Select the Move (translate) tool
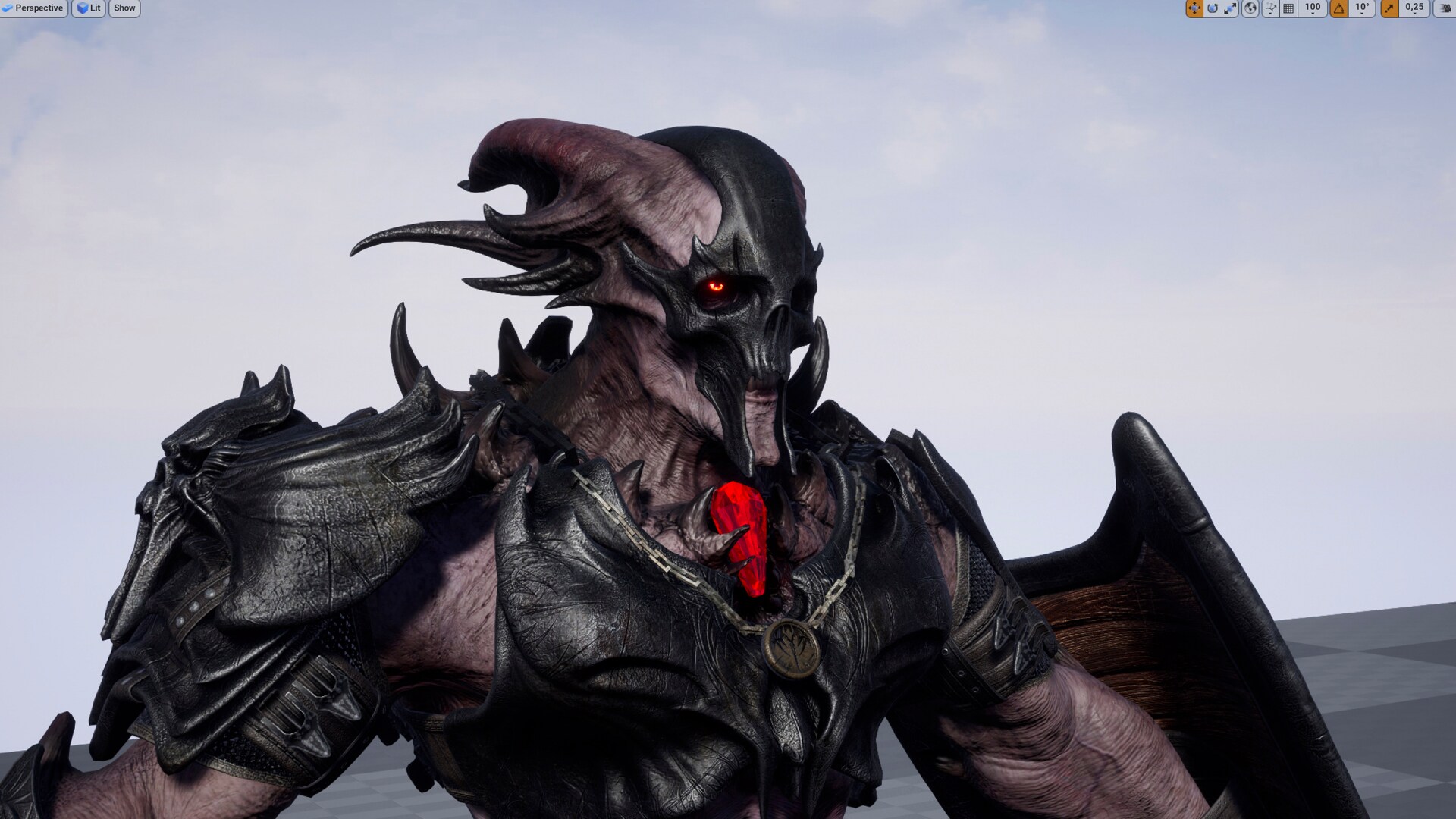The width and height of the screenshot is (1456, 819). coord(1195,8)
